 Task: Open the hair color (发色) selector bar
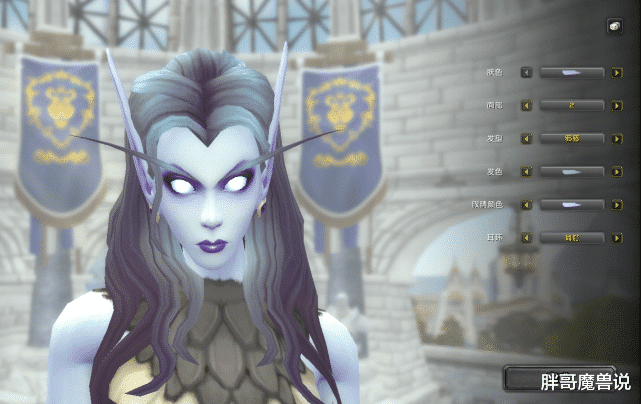tap(572, 171)
